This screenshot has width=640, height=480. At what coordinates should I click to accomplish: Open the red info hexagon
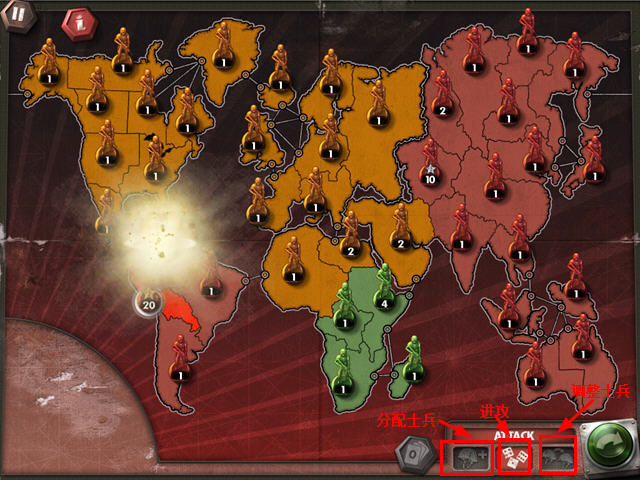76,23
